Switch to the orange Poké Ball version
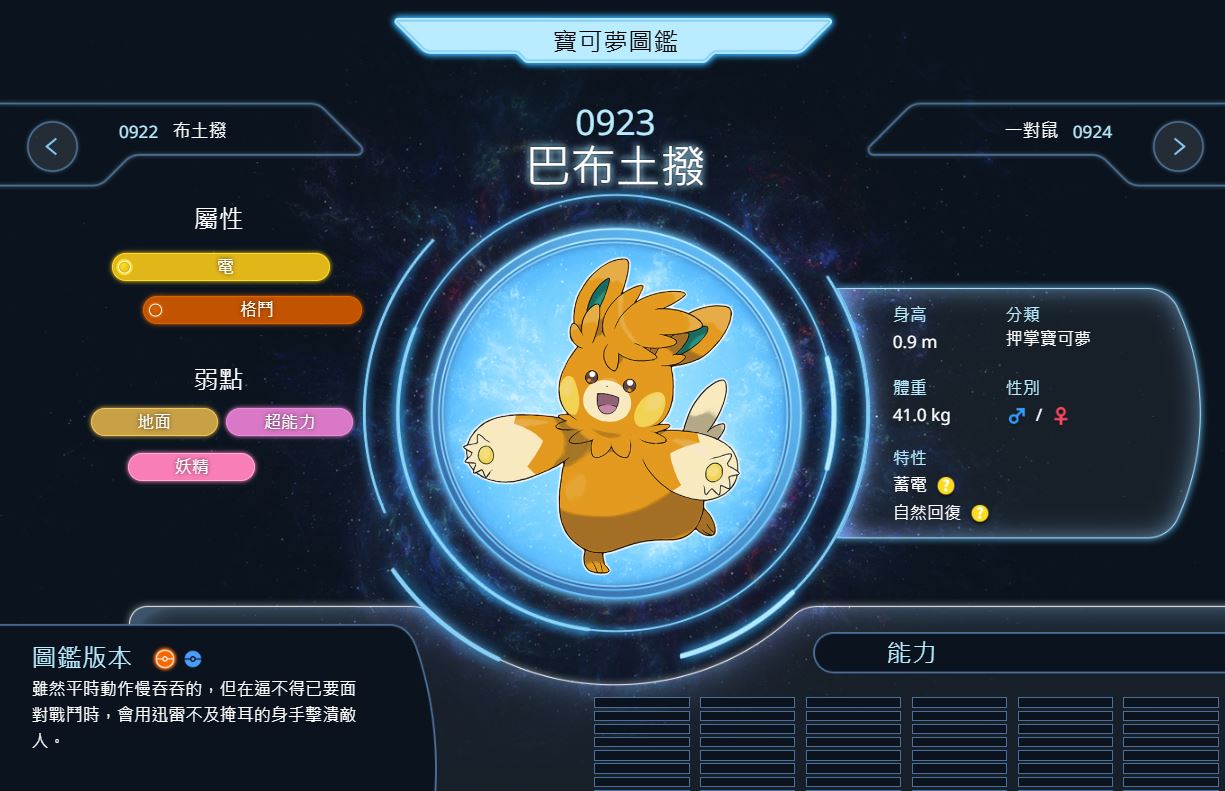The image size is (1225, 791). click(165, 658)
